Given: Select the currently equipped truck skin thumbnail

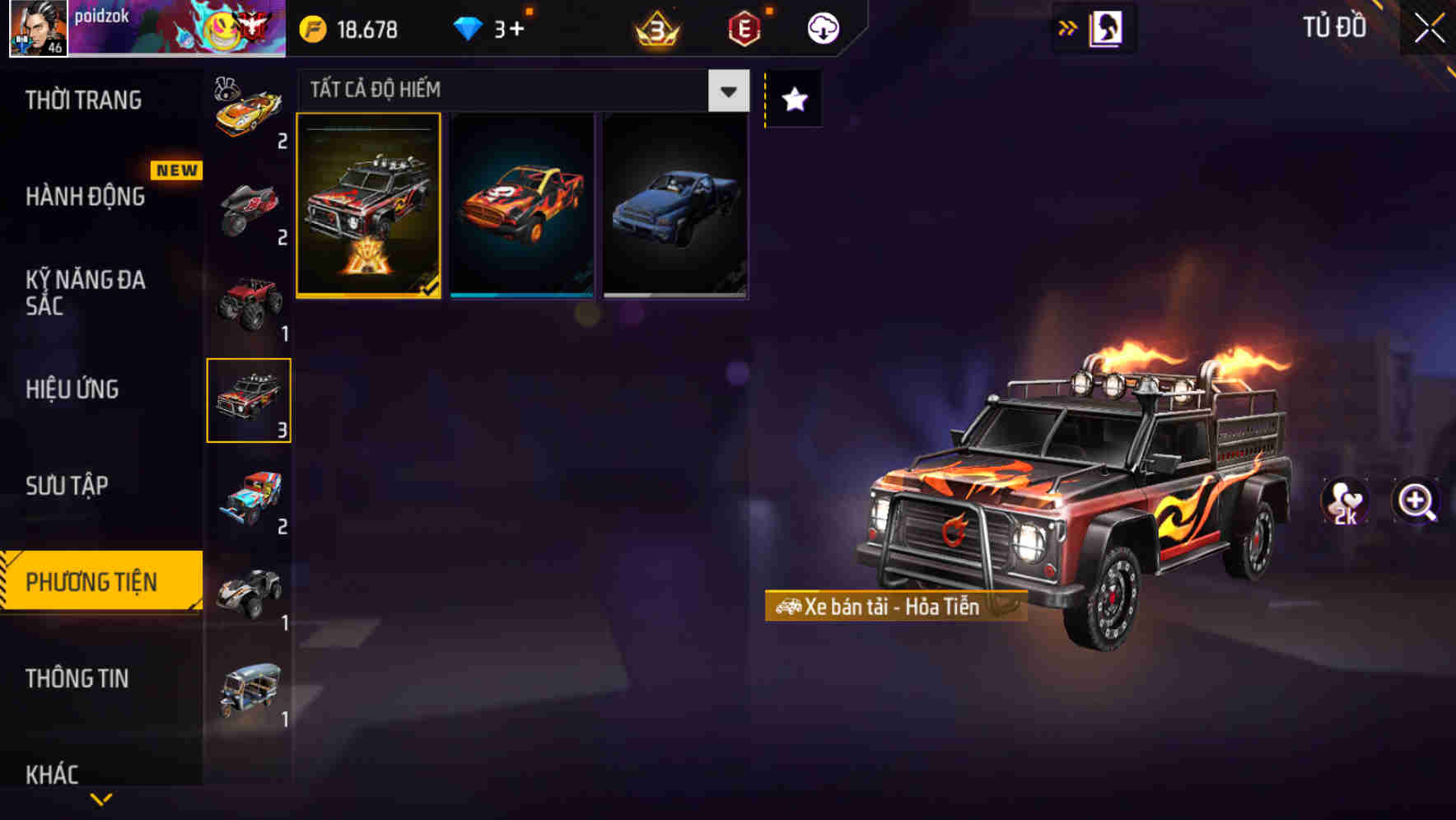Looking at the screenshot, I should coord(370,205).
